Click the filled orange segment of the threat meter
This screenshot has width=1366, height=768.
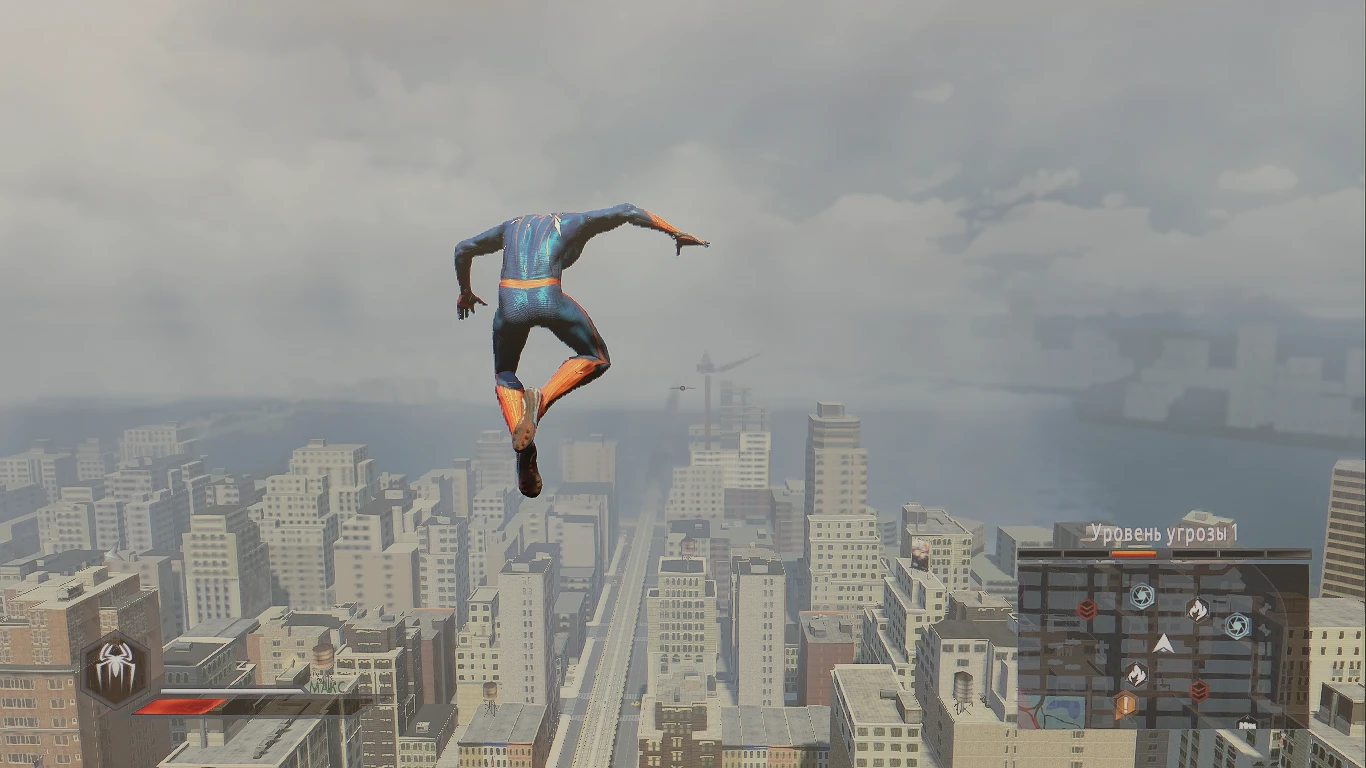(1134, 553)
